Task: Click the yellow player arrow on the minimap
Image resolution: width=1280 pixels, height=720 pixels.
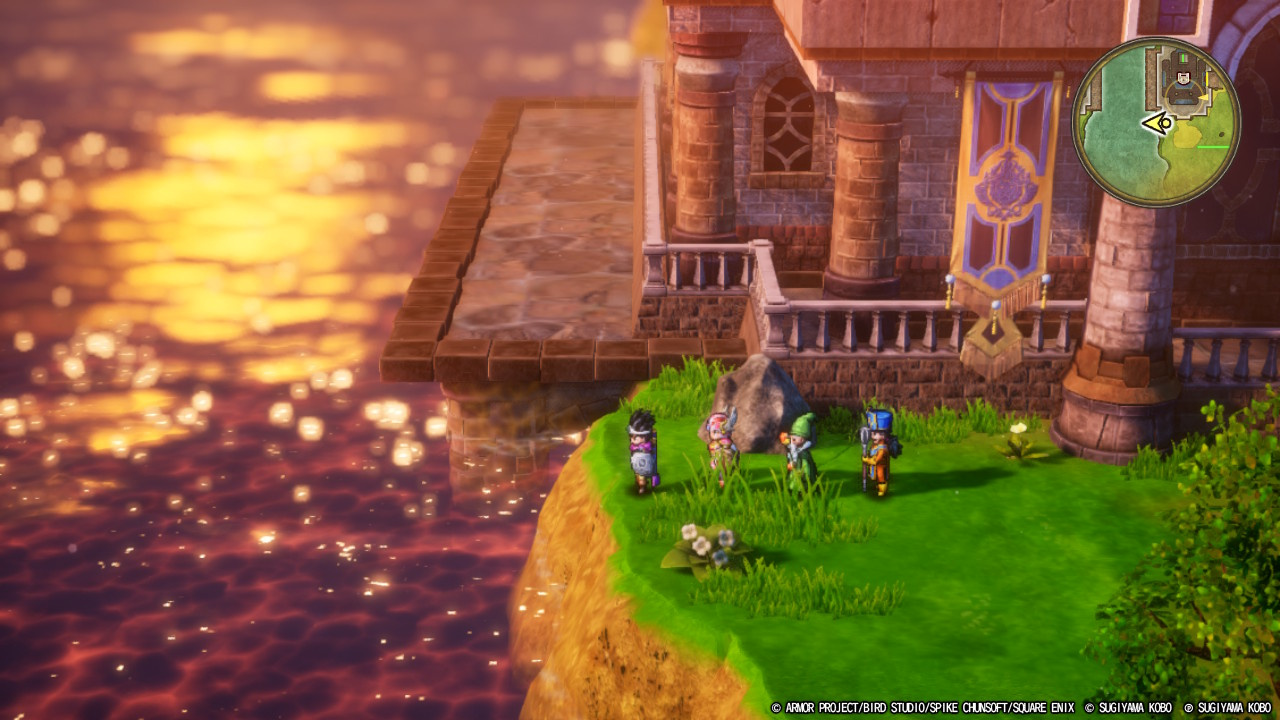Action: coord(1158,124)
